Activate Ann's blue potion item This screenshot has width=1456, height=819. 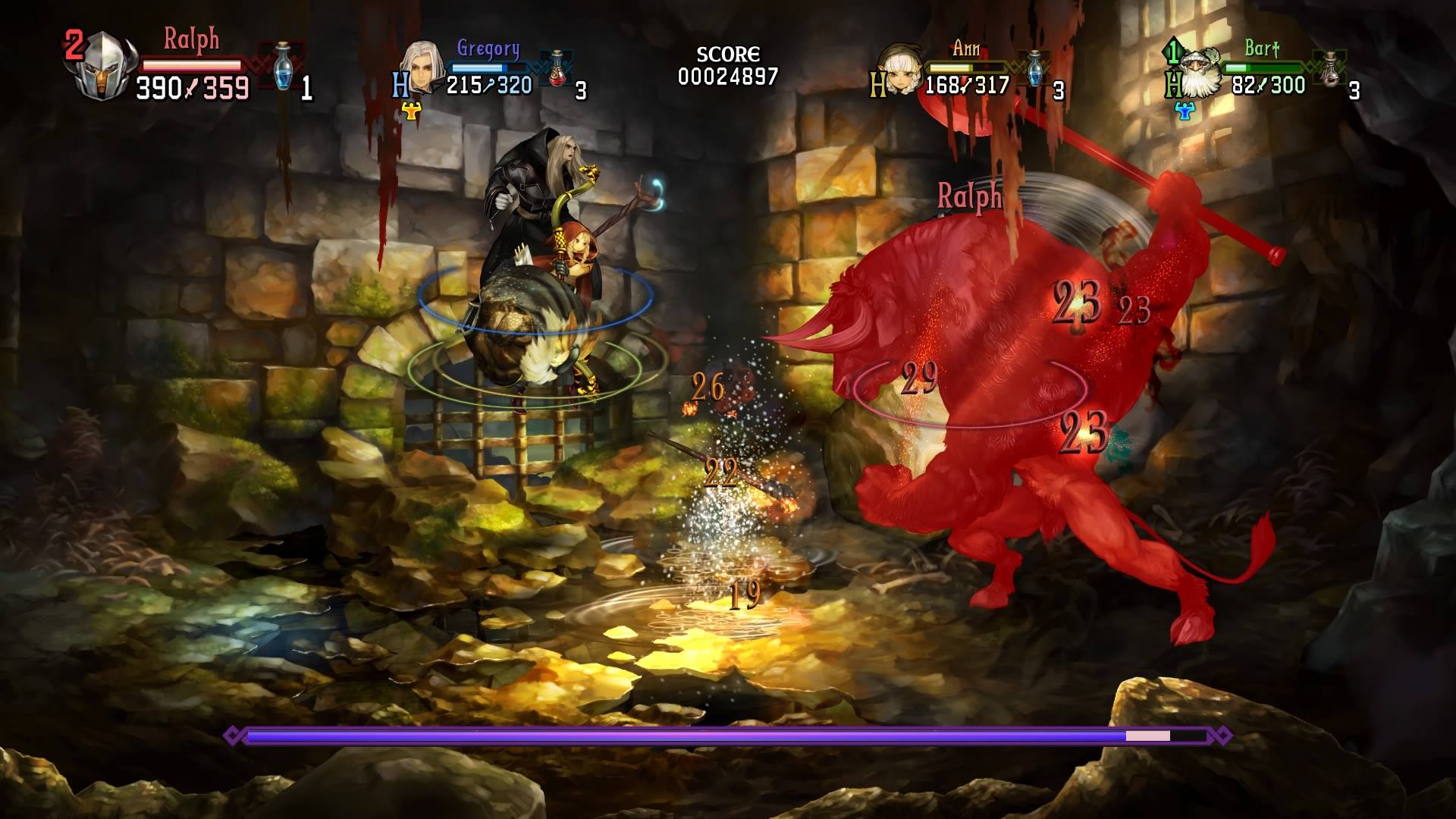[1036, 70]
